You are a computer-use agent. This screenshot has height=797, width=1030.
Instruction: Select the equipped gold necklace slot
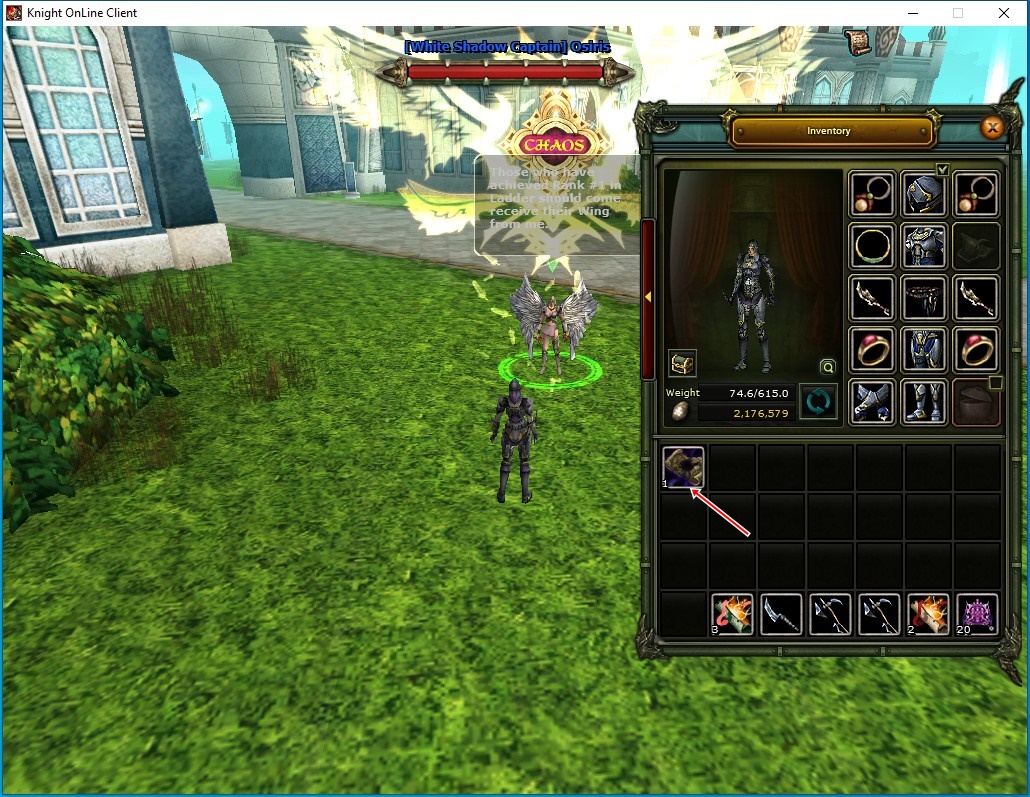click(x=873, y=246)
